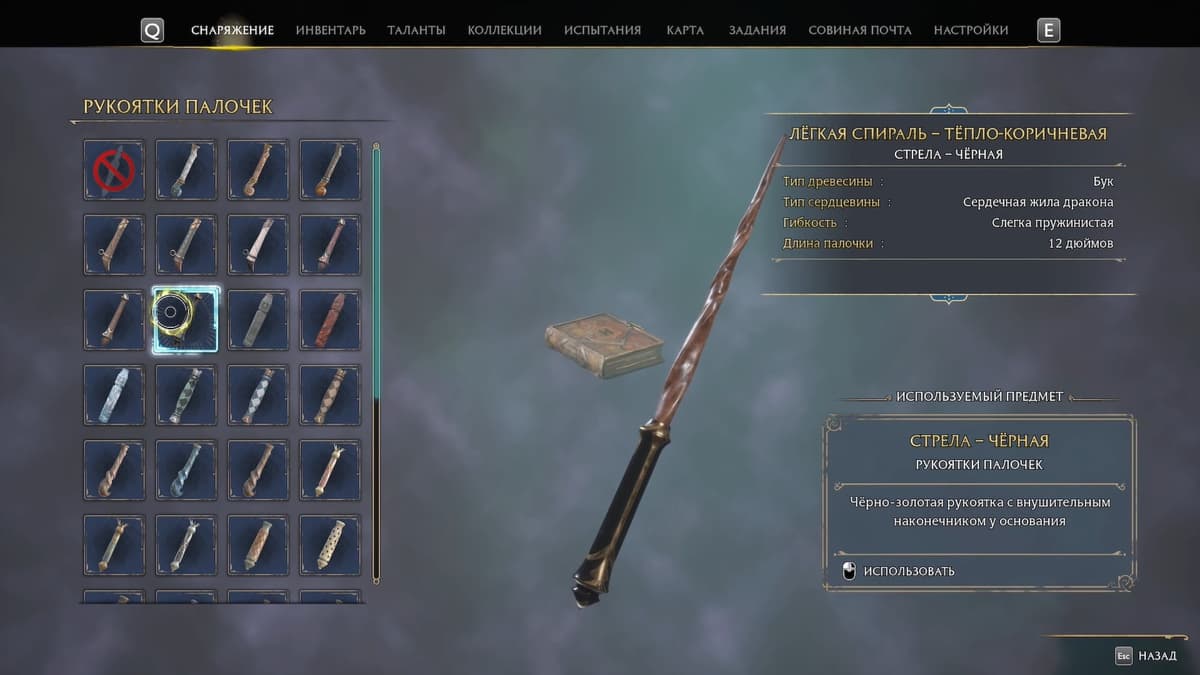This screenshot has height=675, width=1200.
Task: Show the Испытания tab
Action: point(602,30)
